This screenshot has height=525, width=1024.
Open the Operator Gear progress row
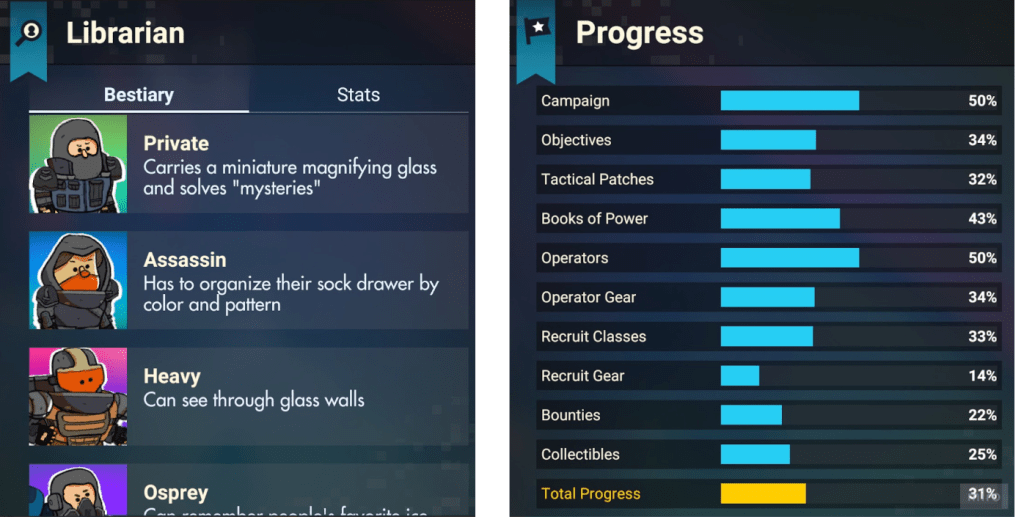point(768,297)
